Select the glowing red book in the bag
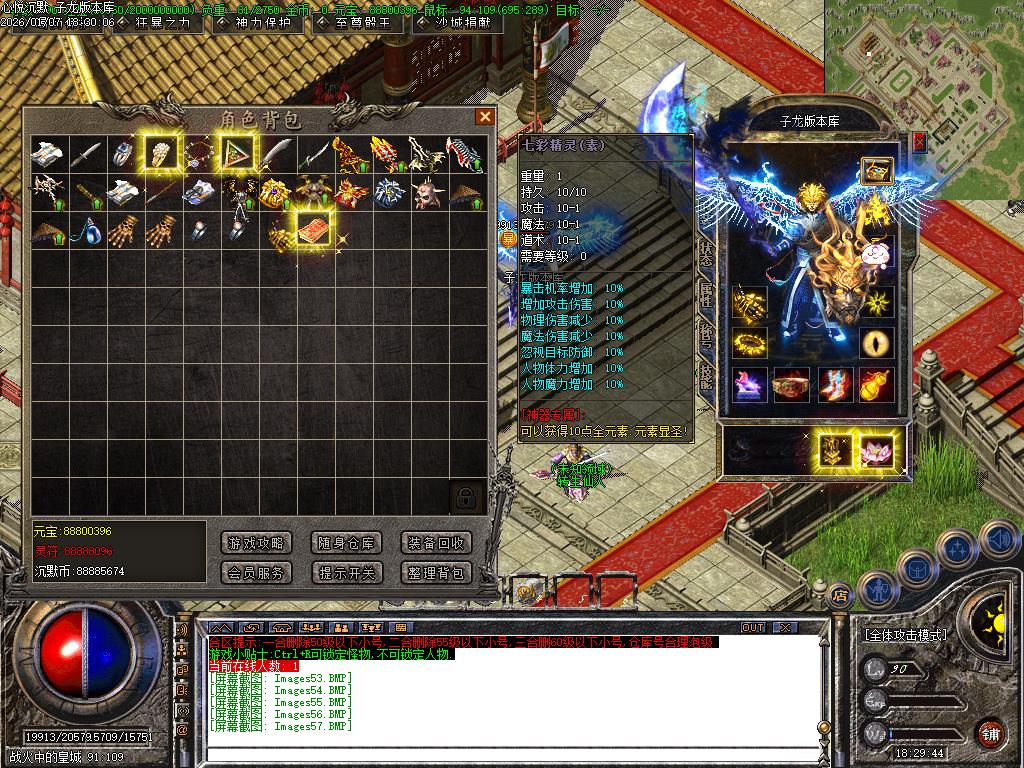 click(x=313, y=227)
